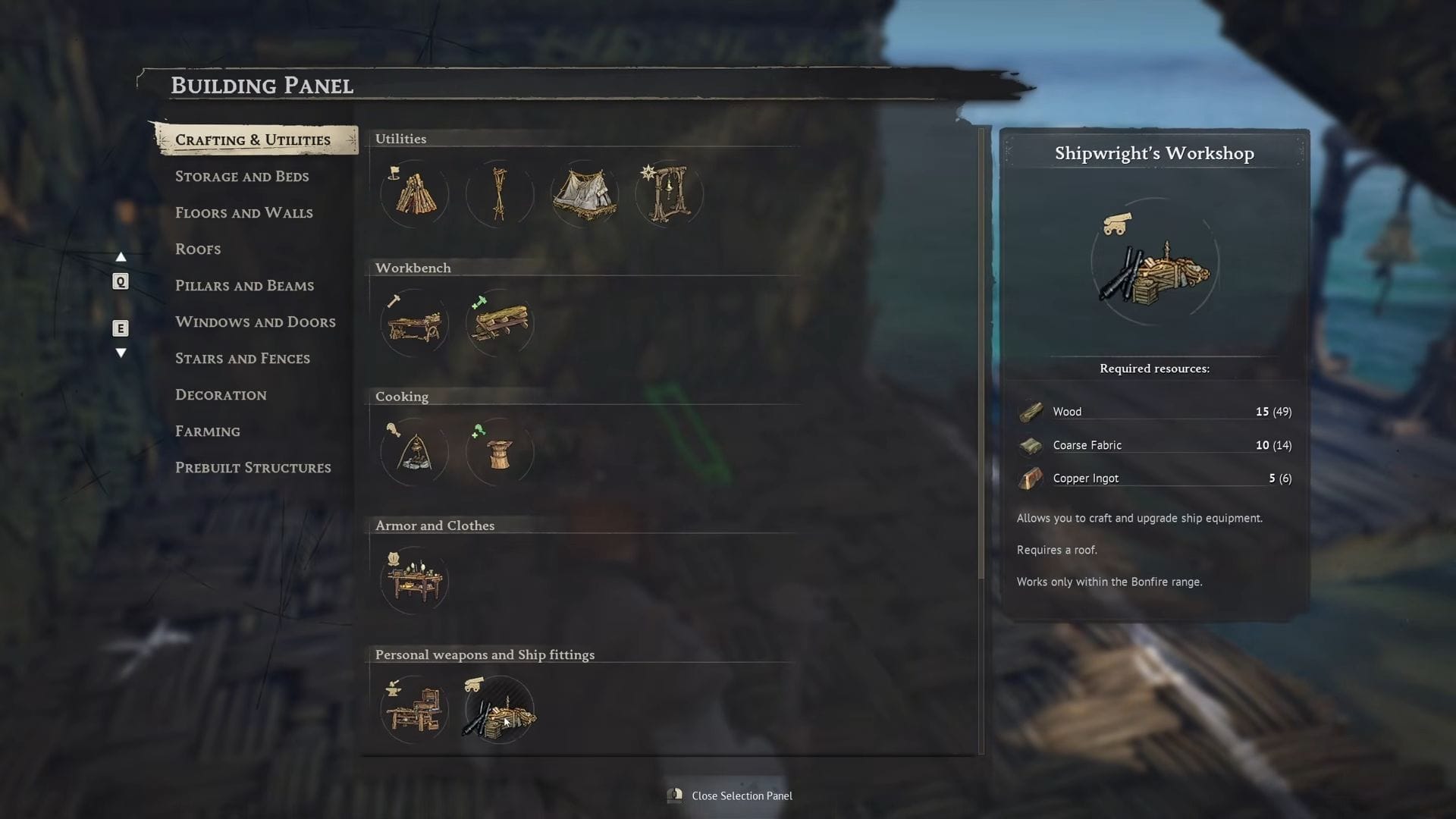Viewport: 1456px width, 819px height.
Task: Choose the Workbench upgrade with green hammer icon
Action: [x=499, y=322]
